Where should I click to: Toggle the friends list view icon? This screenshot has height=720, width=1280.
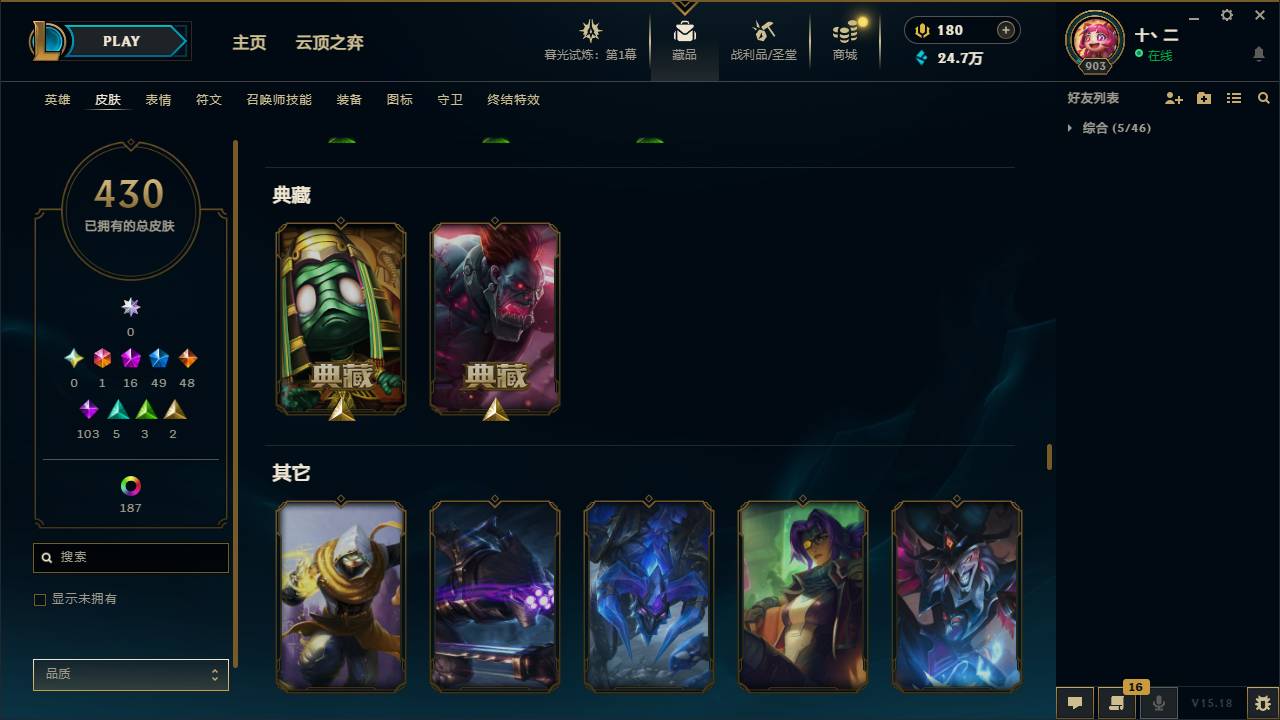1233,97
